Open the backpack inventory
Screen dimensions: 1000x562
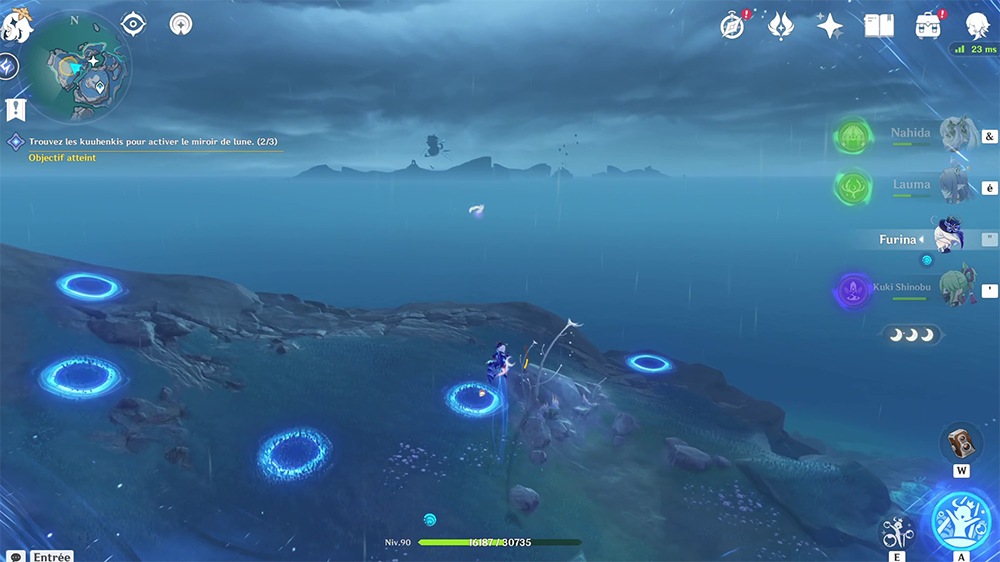pyautogui.click(x=929, y=26)
